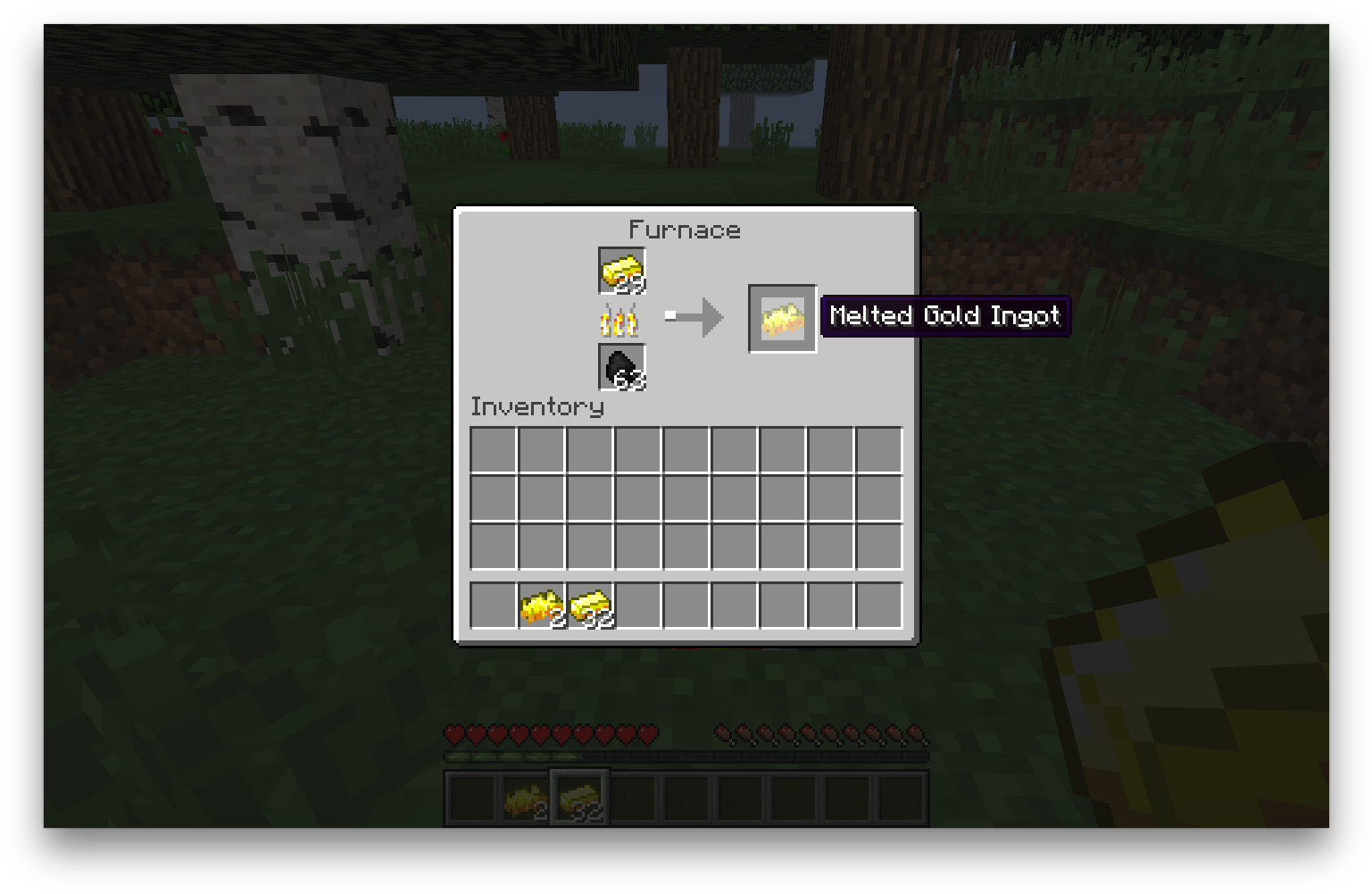Screen dimensions: 1372x894
Task: Click the Inventory section label
Action: click(x=536, y=407)
